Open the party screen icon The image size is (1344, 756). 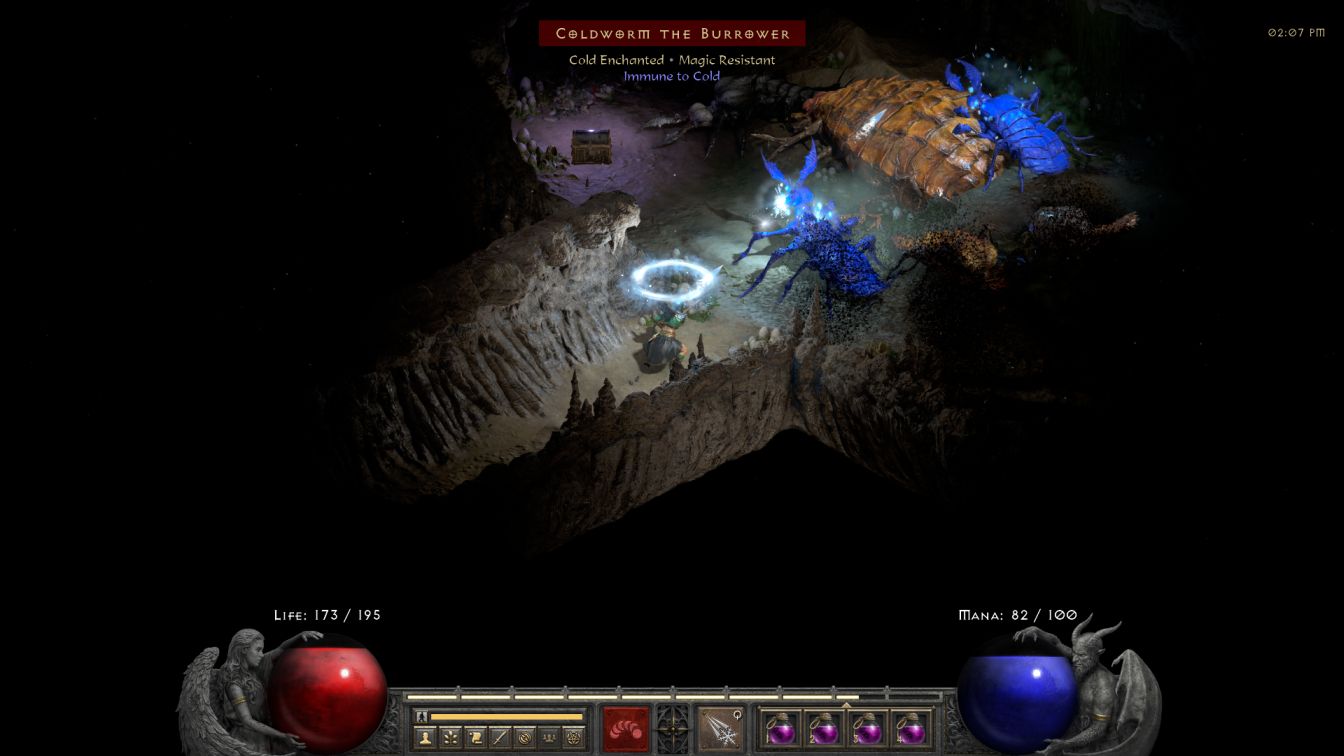tap(549, 738)
